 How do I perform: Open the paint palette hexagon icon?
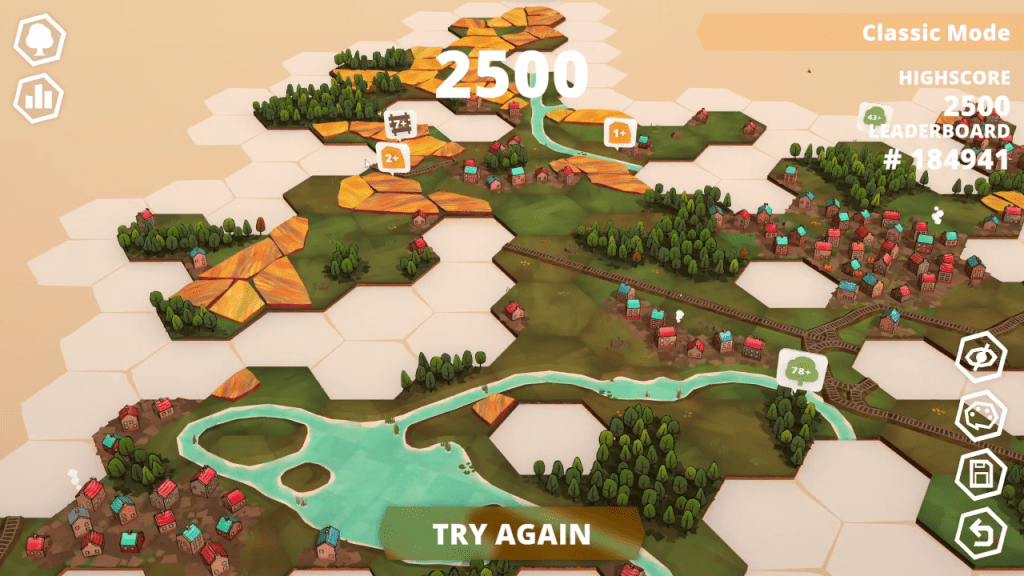tap(980, 417)
